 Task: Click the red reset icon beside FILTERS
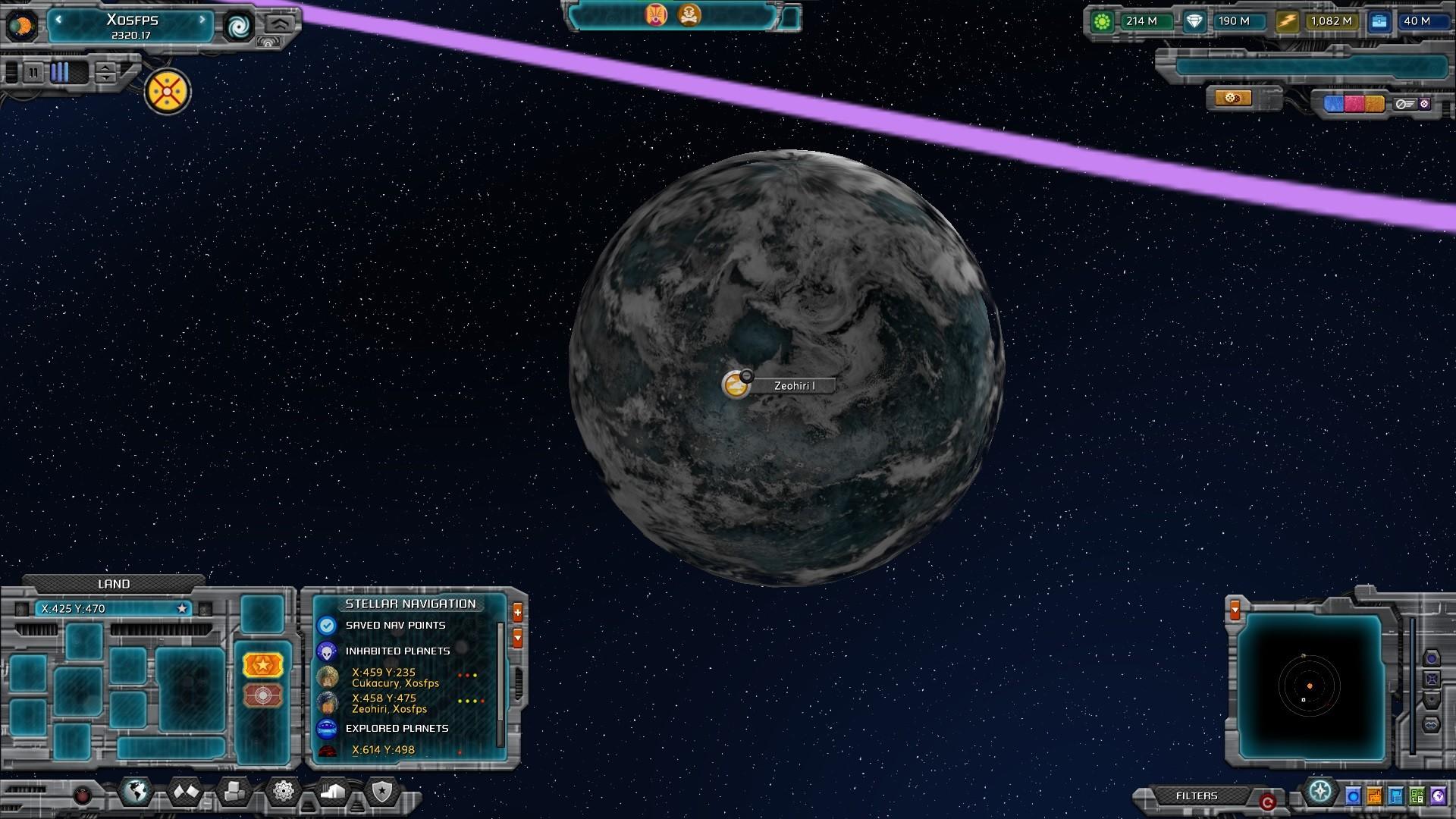1267,800
